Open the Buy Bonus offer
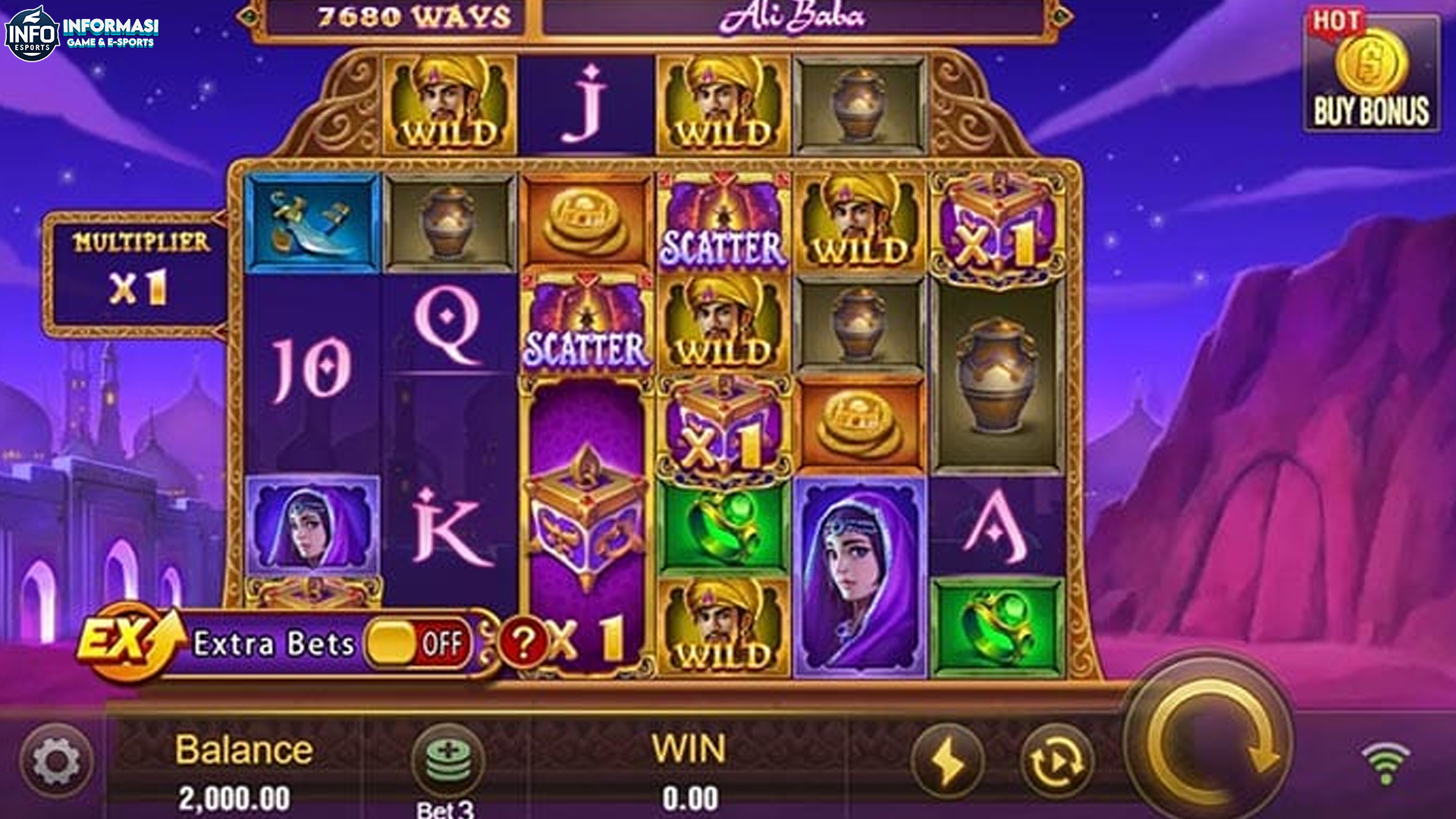The height and width of the screenshot is (819, 1456). pos(1371,74)
